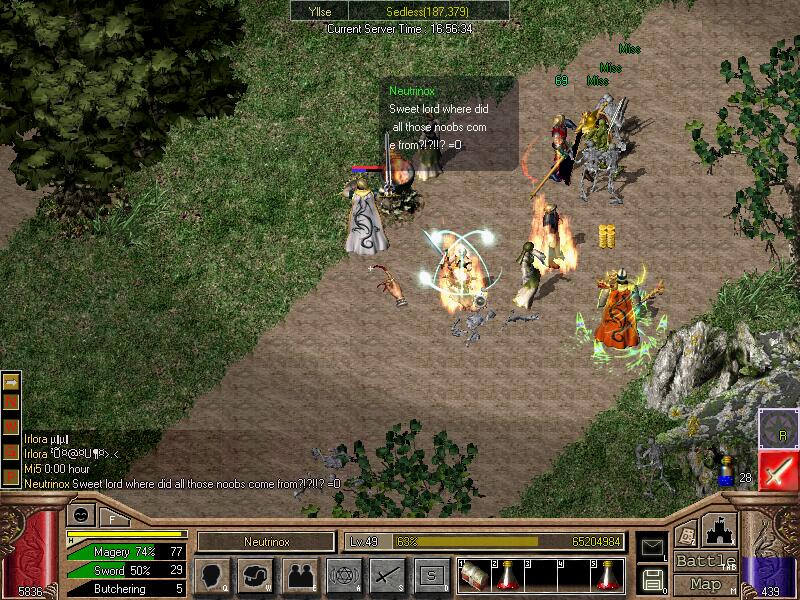Select the treasure chest in quickslot 1

click(474, 575)
